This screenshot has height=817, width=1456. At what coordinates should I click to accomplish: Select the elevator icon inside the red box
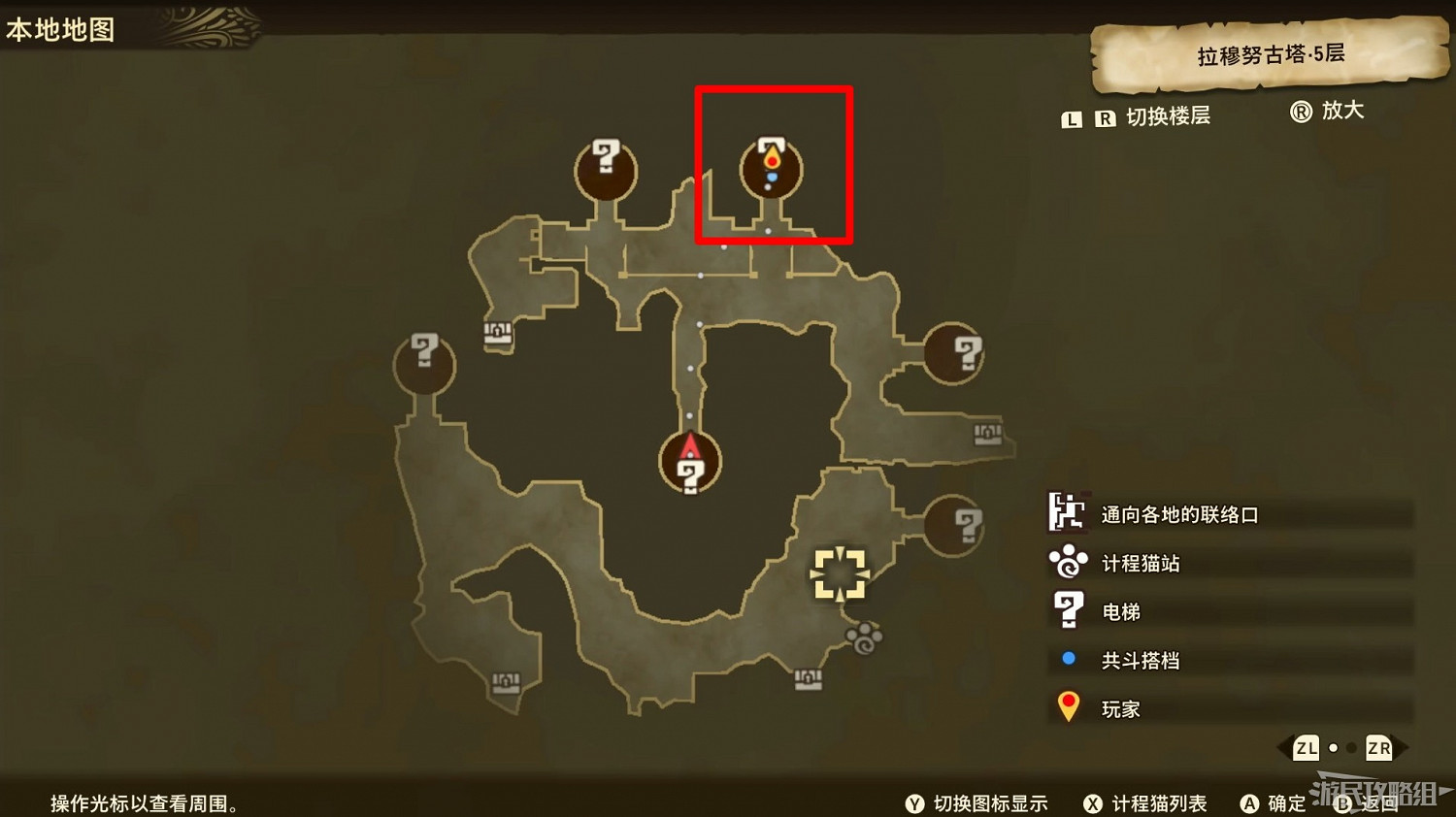click(769, 167)
